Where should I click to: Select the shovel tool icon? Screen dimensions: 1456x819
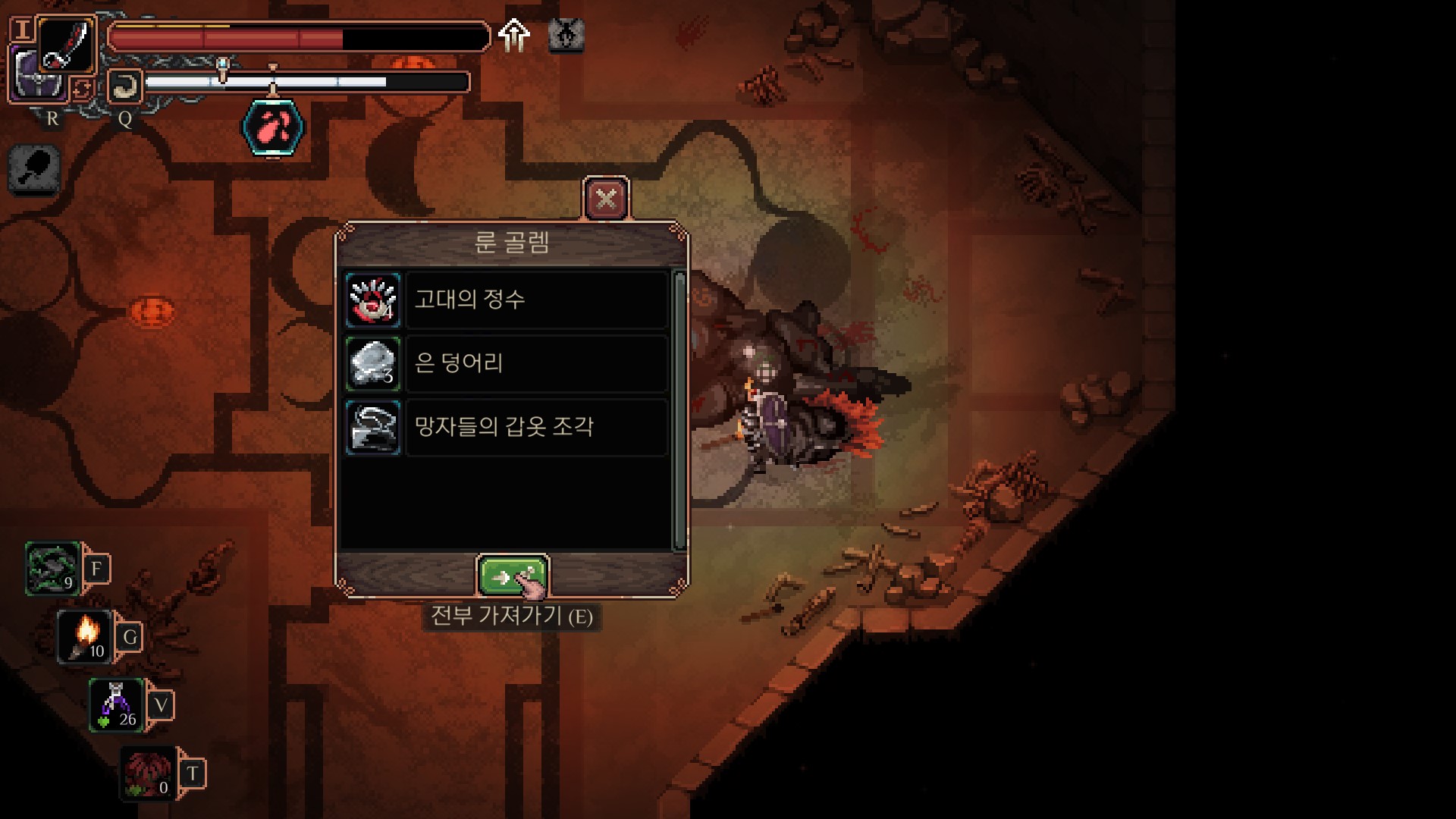[x=34, y=168]
